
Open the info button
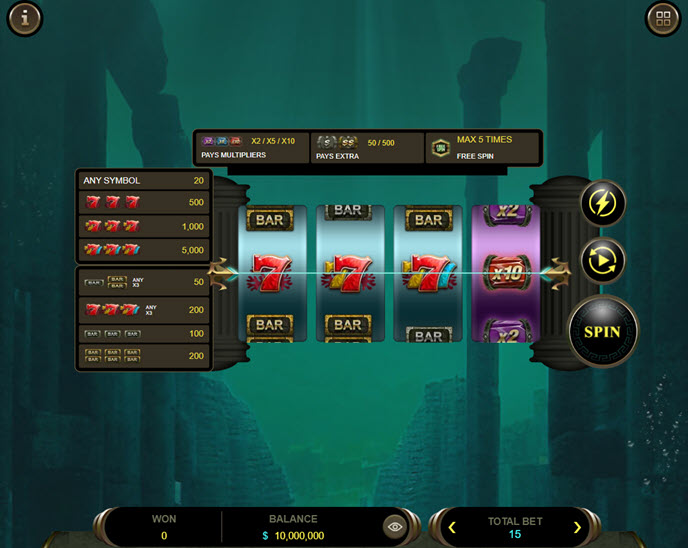click(x=24, y=18)
